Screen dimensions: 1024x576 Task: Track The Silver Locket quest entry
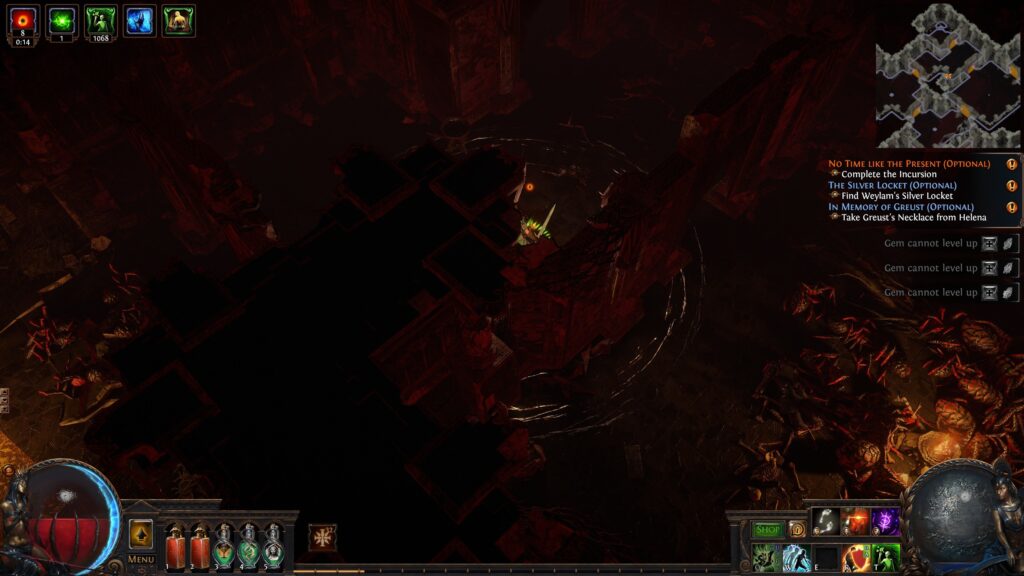point(892,185)
